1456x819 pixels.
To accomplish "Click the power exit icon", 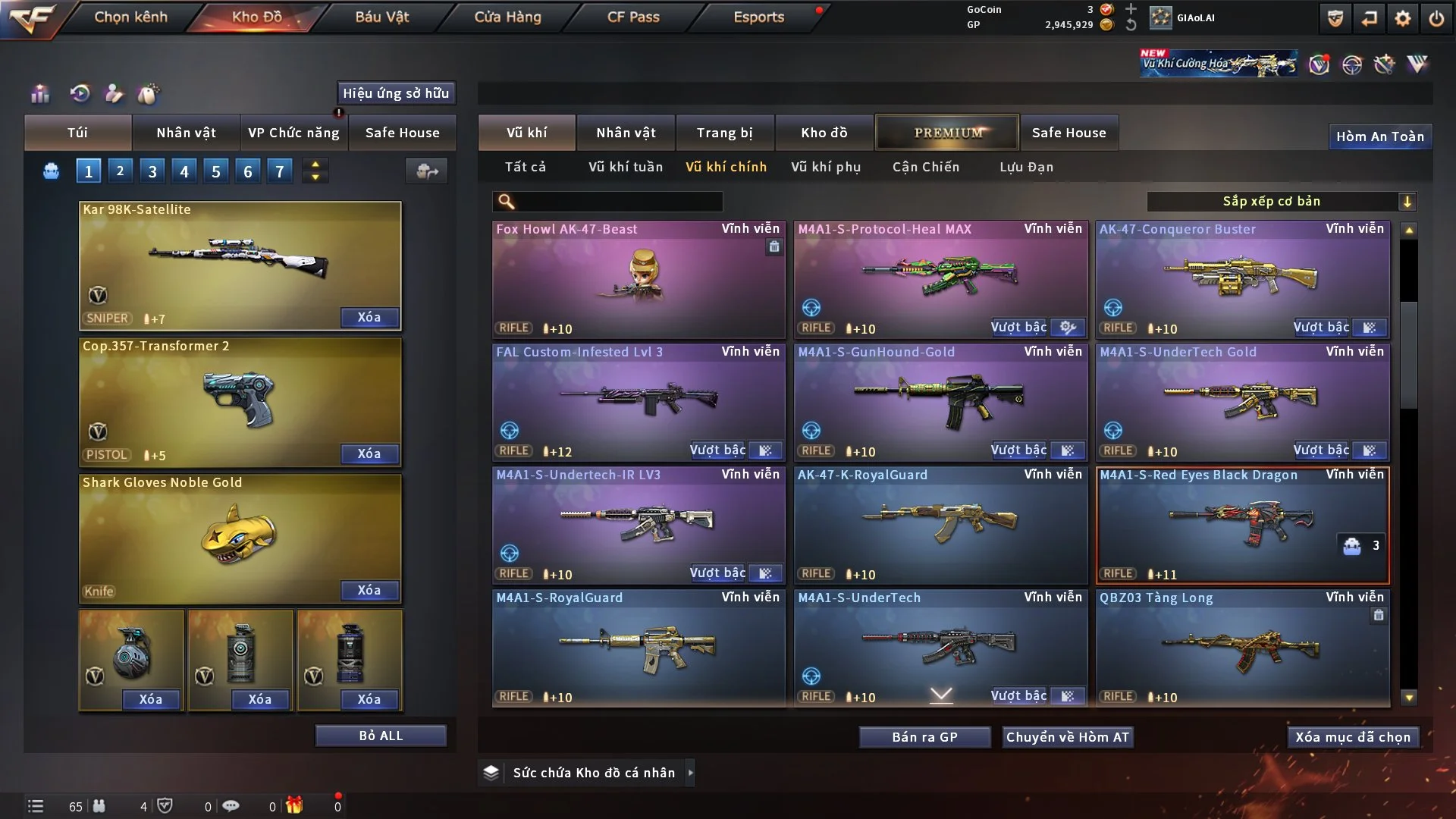I will tap(1436, 18).
